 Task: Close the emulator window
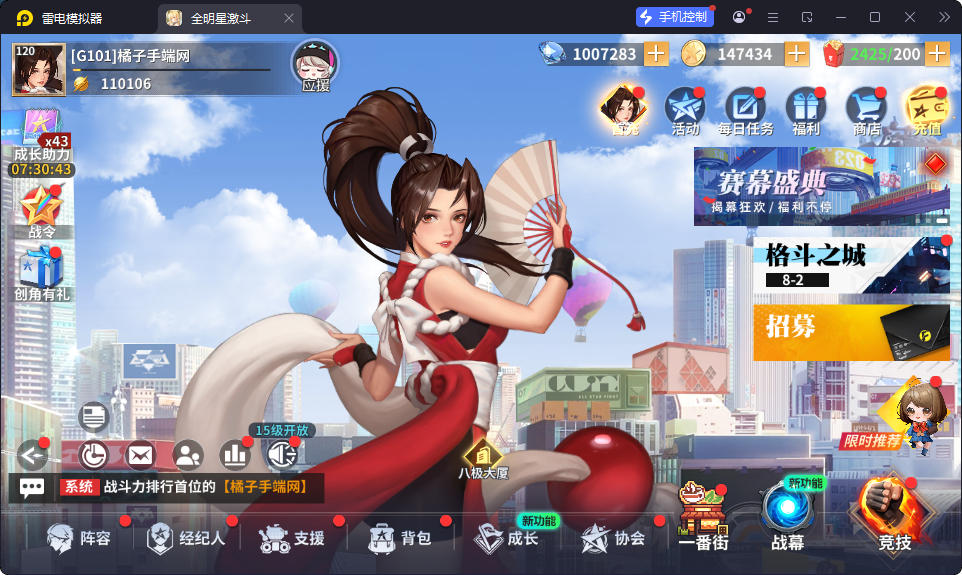point(910,17)
